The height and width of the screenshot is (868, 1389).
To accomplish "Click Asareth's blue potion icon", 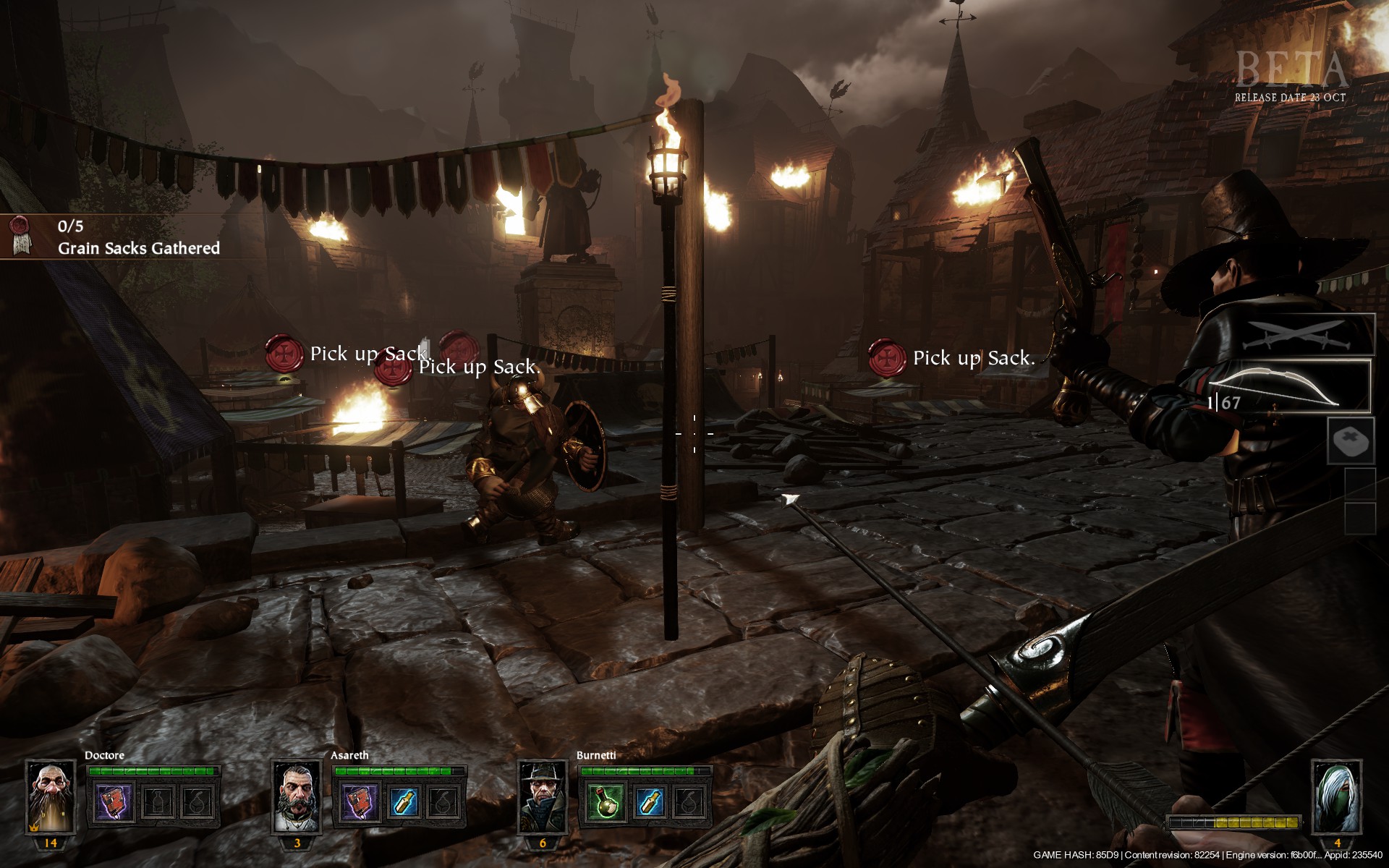I will 402,802.
